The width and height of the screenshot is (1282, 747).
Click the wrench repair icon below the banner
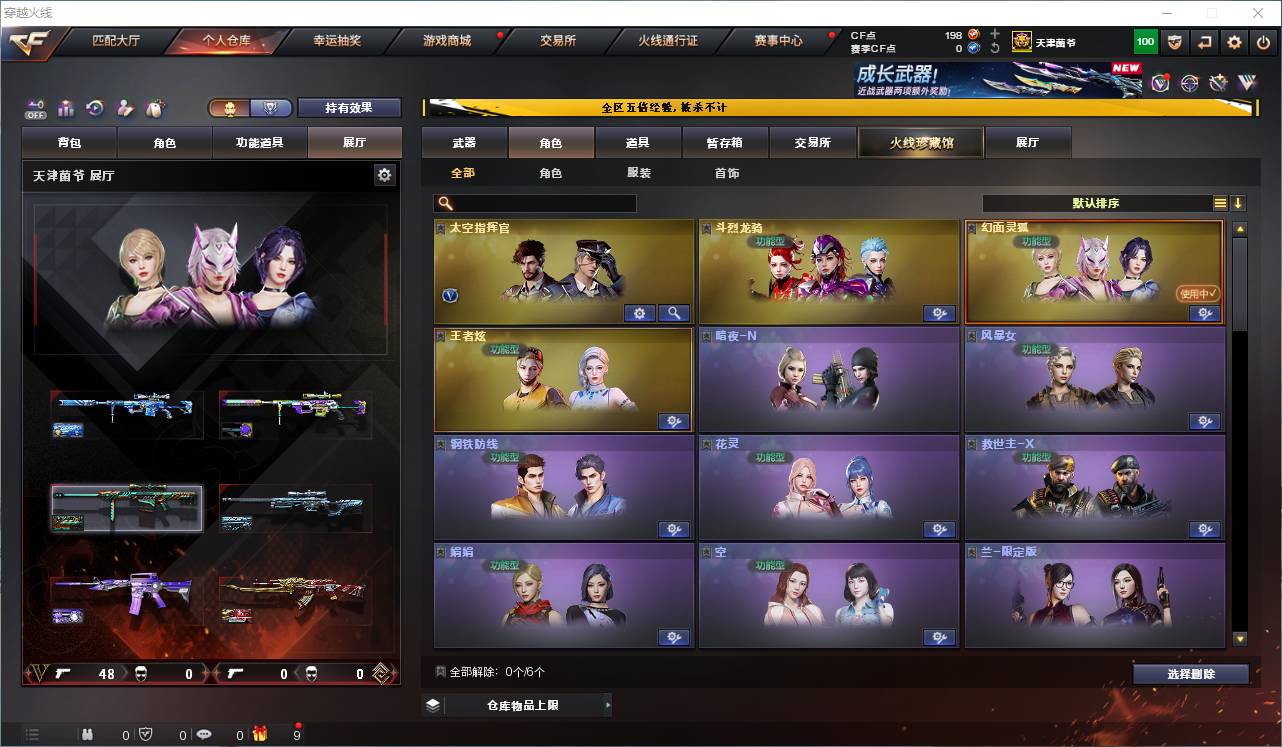(1219, 82)
